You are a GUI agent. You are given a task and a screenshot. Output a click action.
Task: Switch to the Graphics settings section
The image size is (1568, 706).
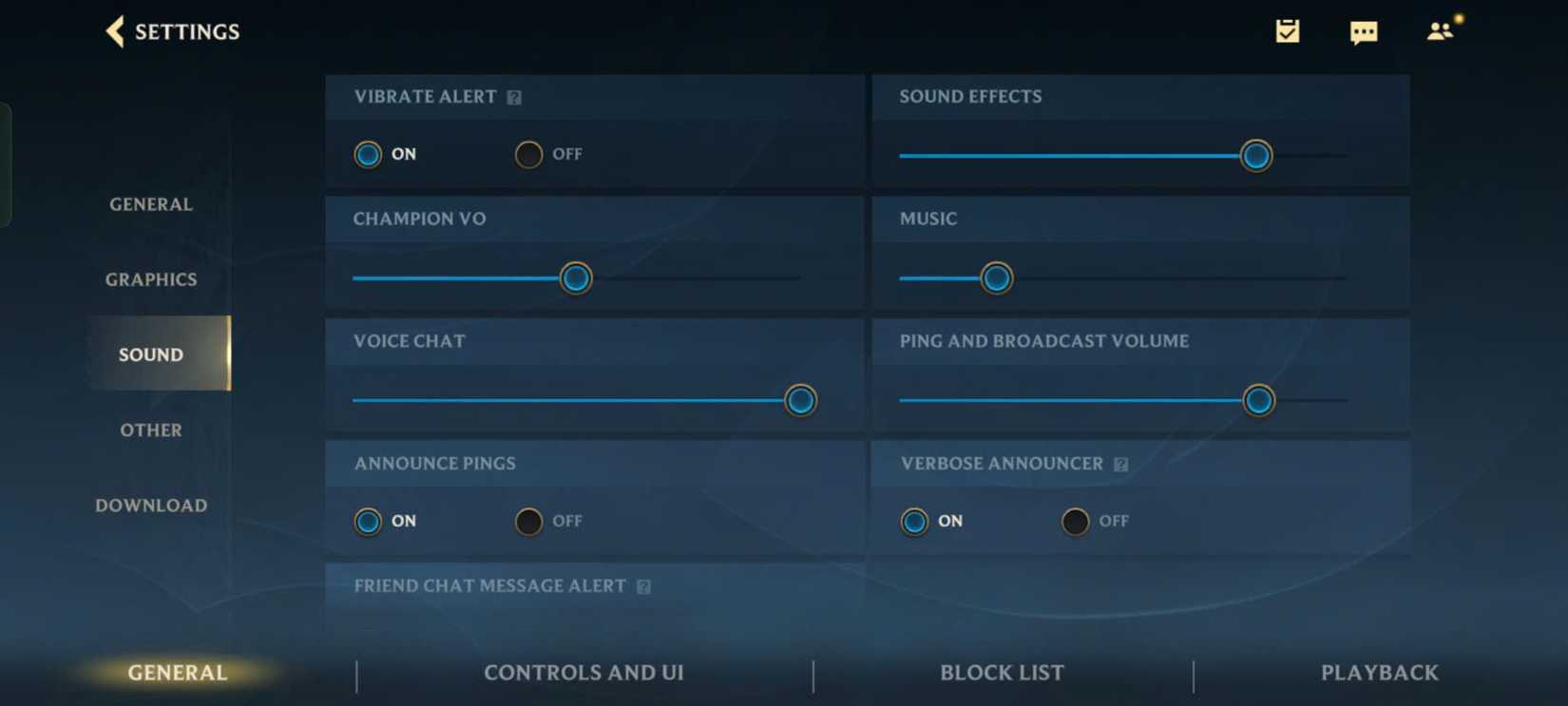[150, 278]
